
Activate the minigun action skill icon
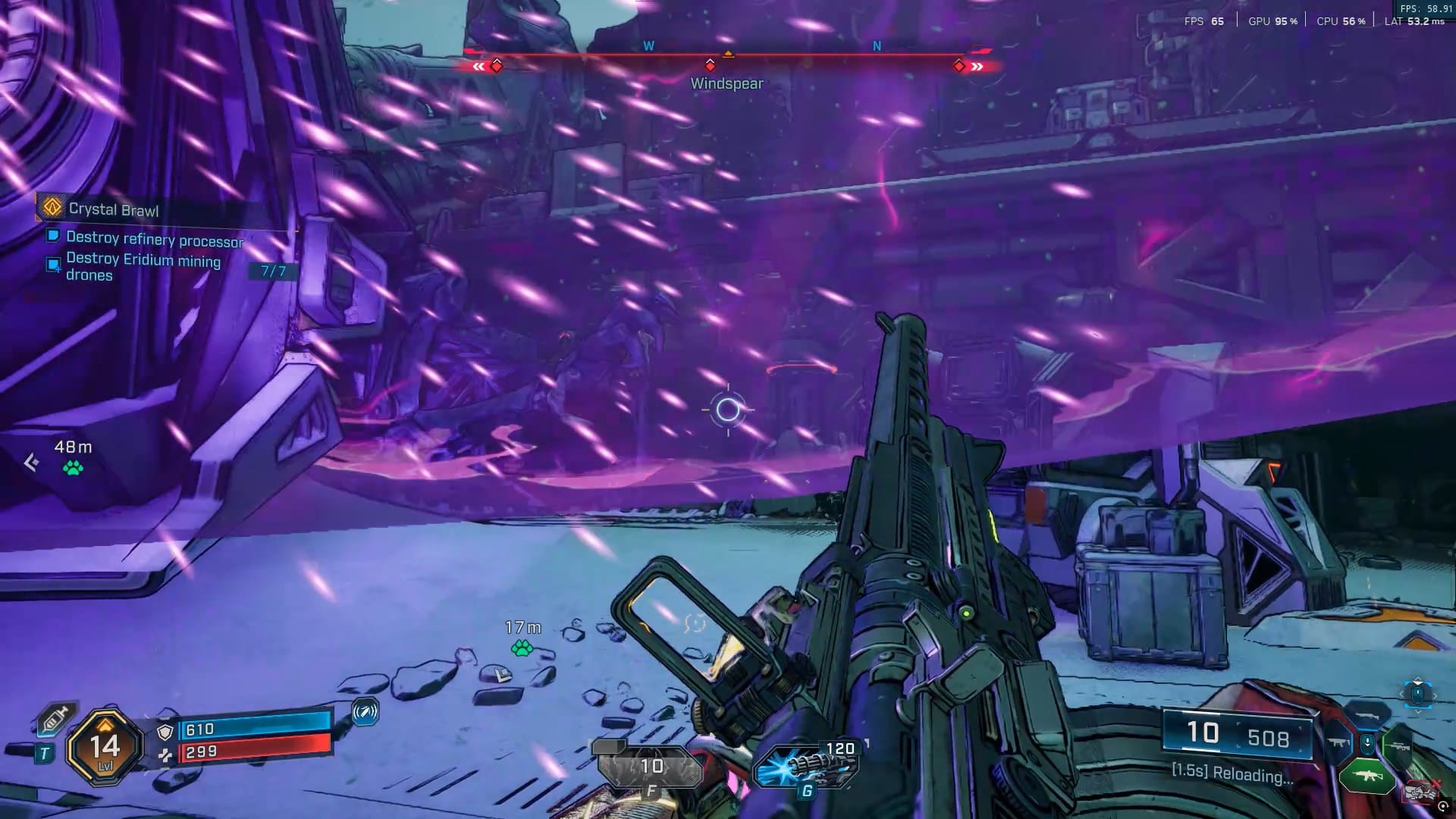click(x=806, y=766)
